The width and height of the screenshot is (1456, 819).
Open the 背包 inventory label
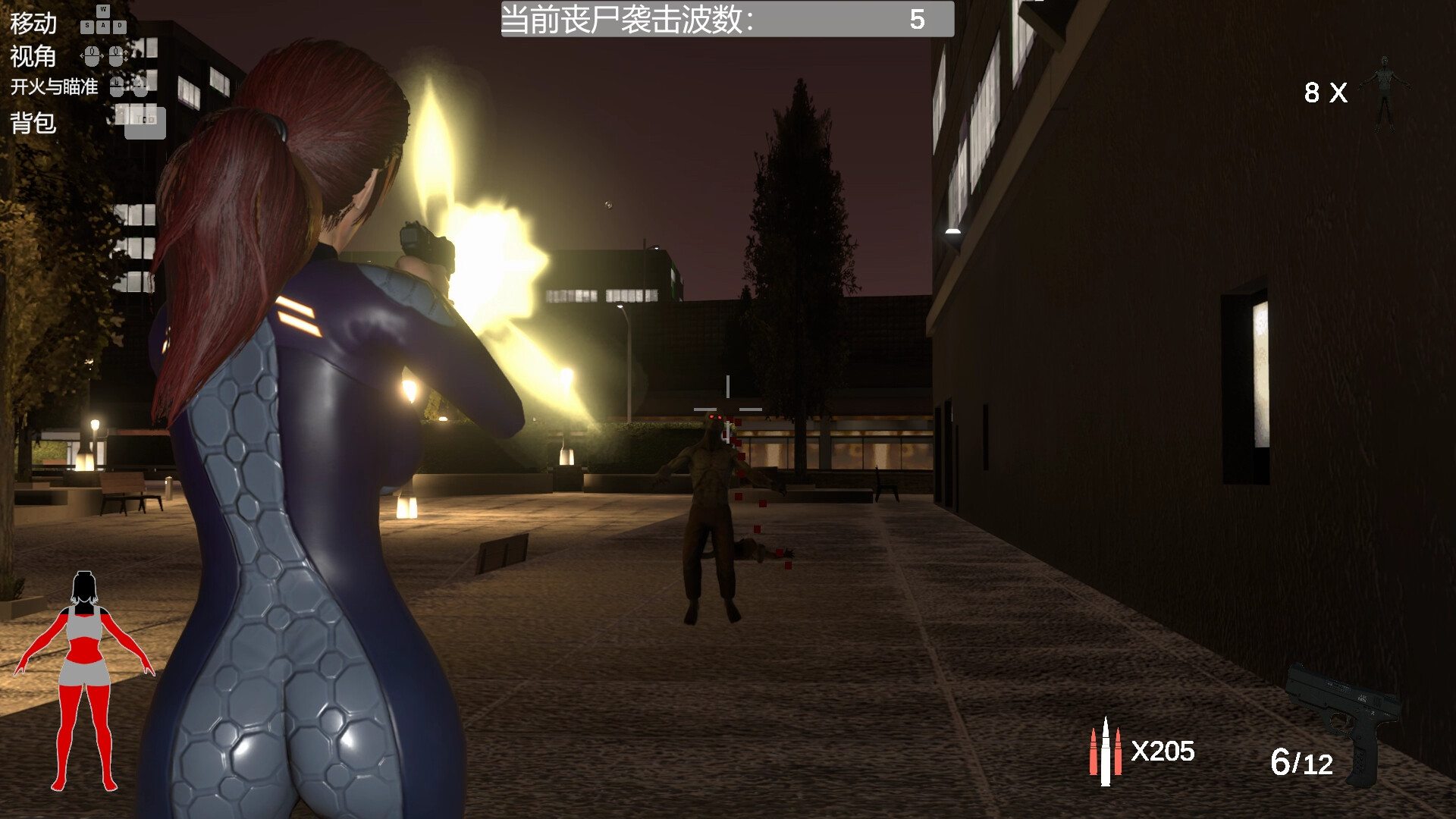32,124
